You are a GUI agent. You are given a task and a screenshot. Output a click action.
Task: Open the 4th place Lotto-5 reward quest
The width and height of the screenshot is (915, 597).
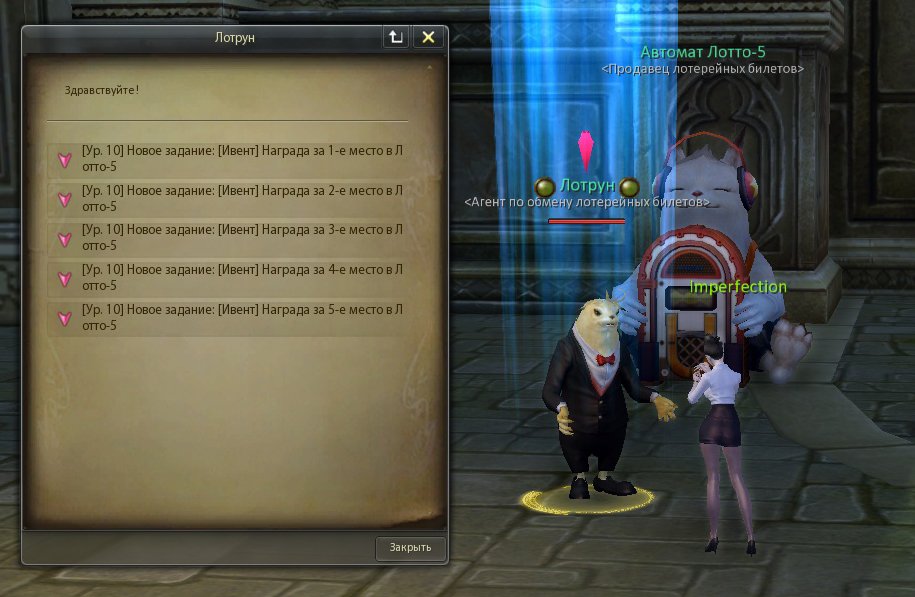pyautogui.click(x=240, y=277)
